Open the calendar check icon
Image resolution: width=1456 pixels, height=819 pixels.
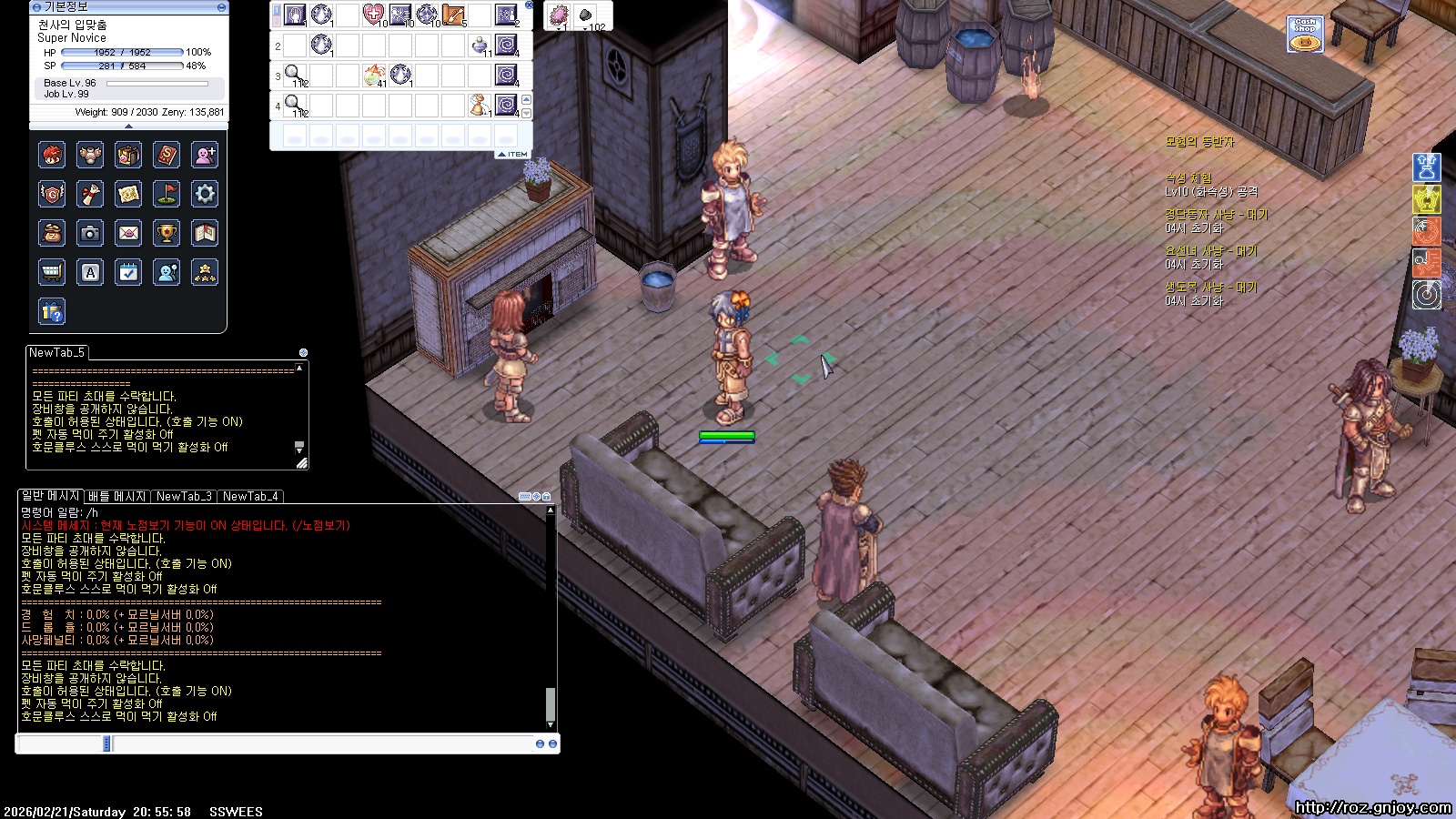(x=128, y=272)
